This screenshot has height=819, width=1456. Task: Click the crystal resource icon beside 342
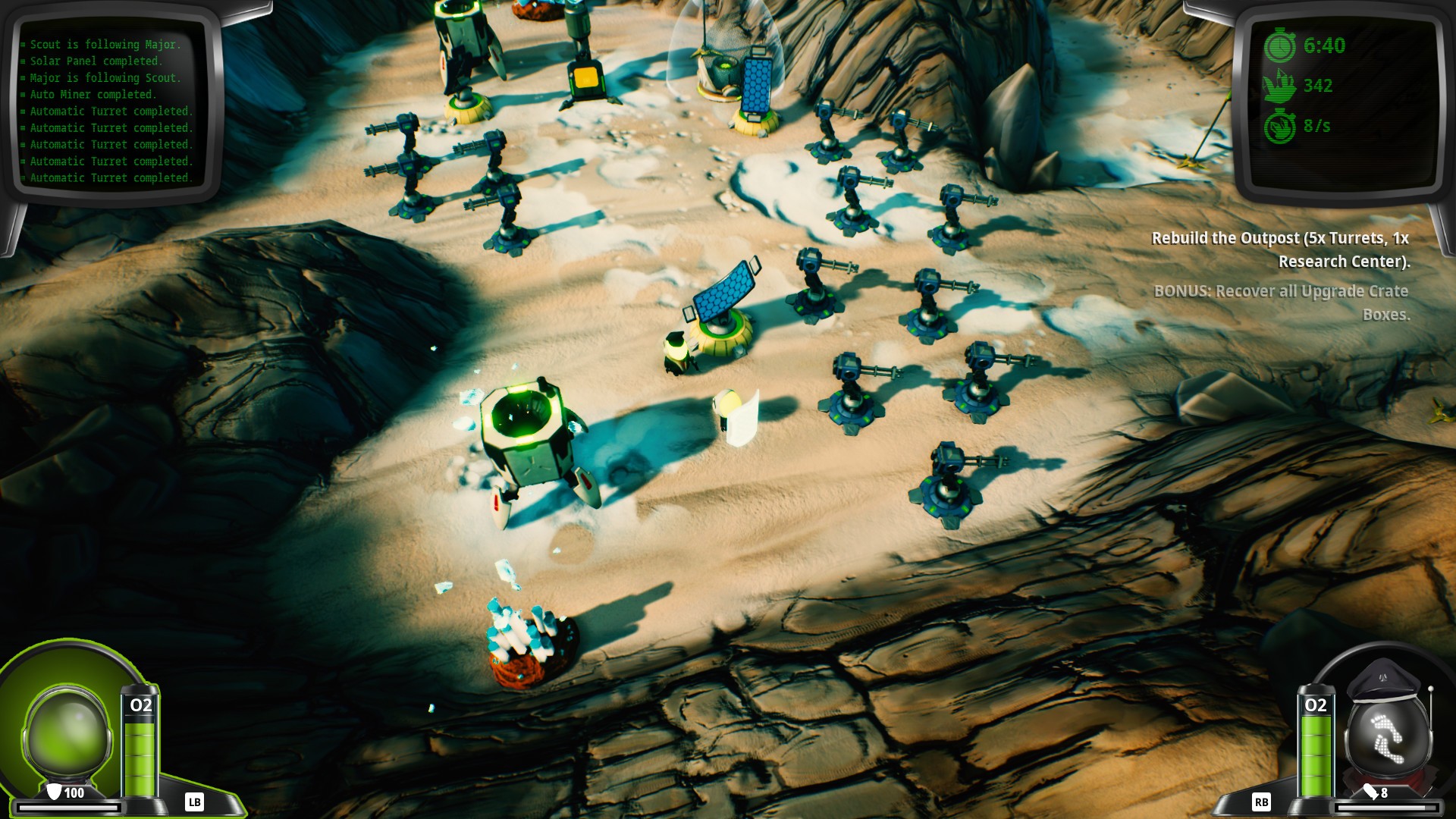[x=1281, y=86]
